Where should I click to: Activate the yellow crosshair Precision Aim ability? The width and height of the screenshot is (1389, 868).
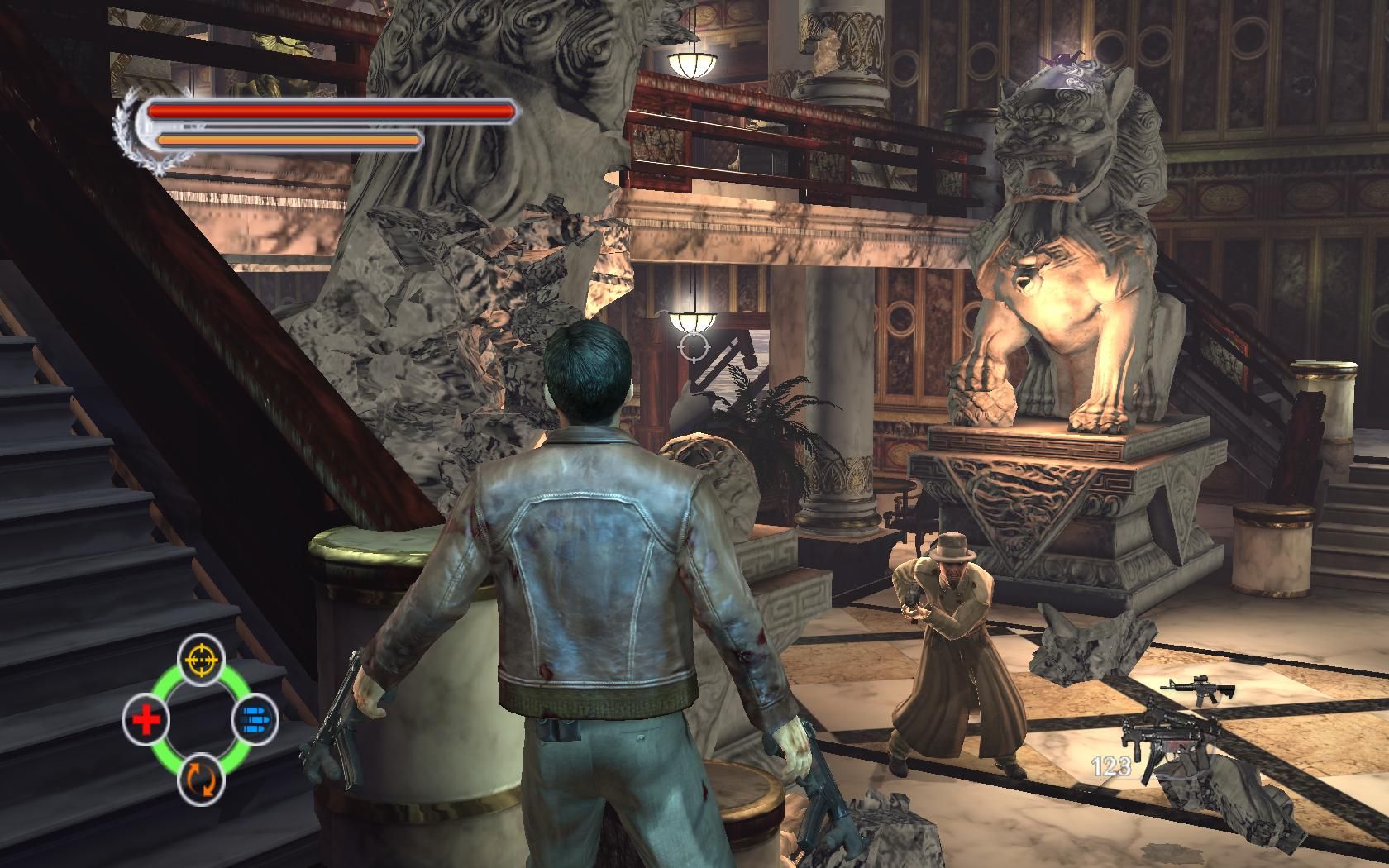click(x=201, y=660)
